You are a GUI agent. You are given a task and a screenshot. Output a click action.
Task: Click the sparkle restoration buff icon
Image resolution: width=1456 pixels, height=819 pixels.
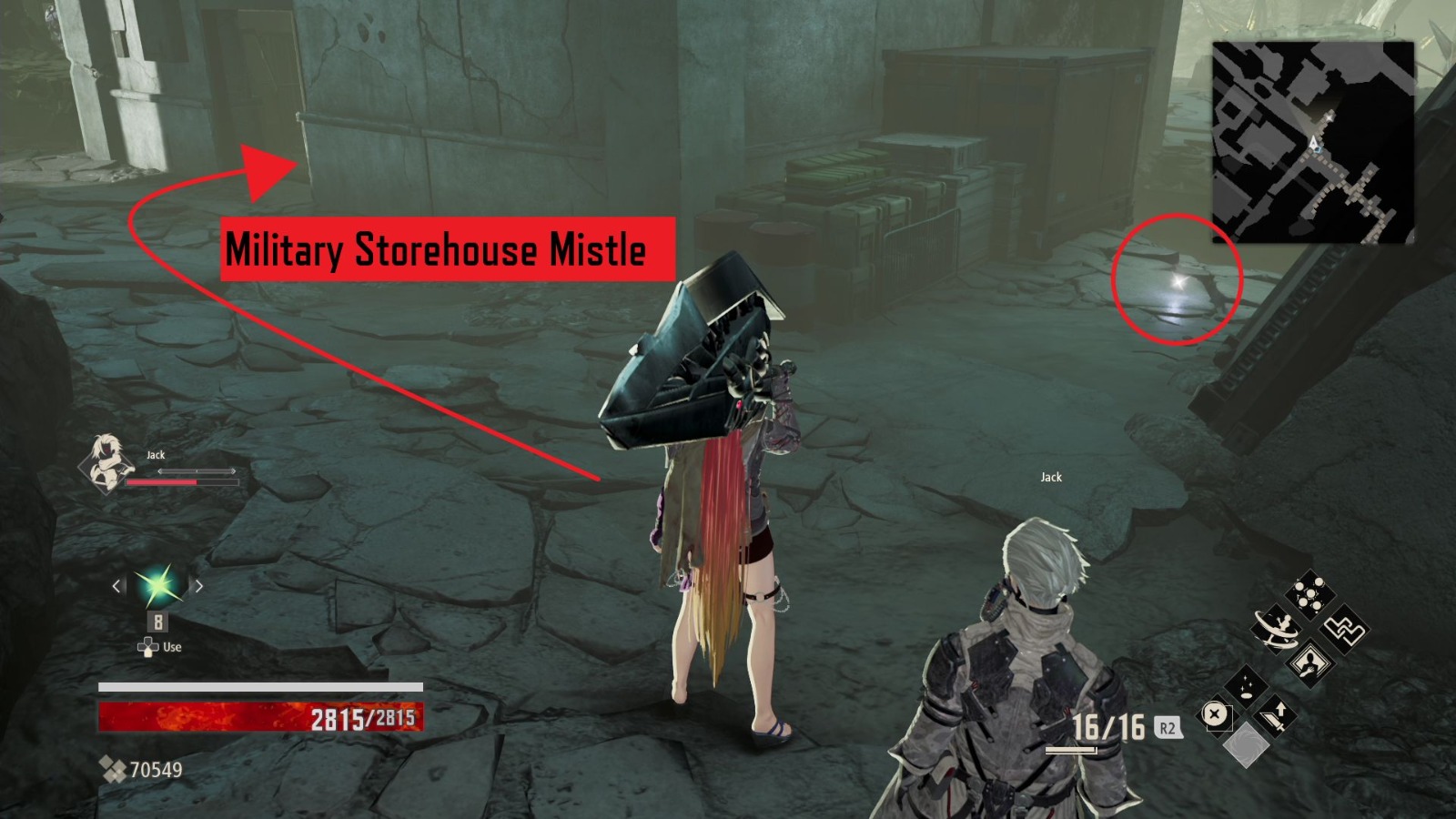click(1245, 687)
